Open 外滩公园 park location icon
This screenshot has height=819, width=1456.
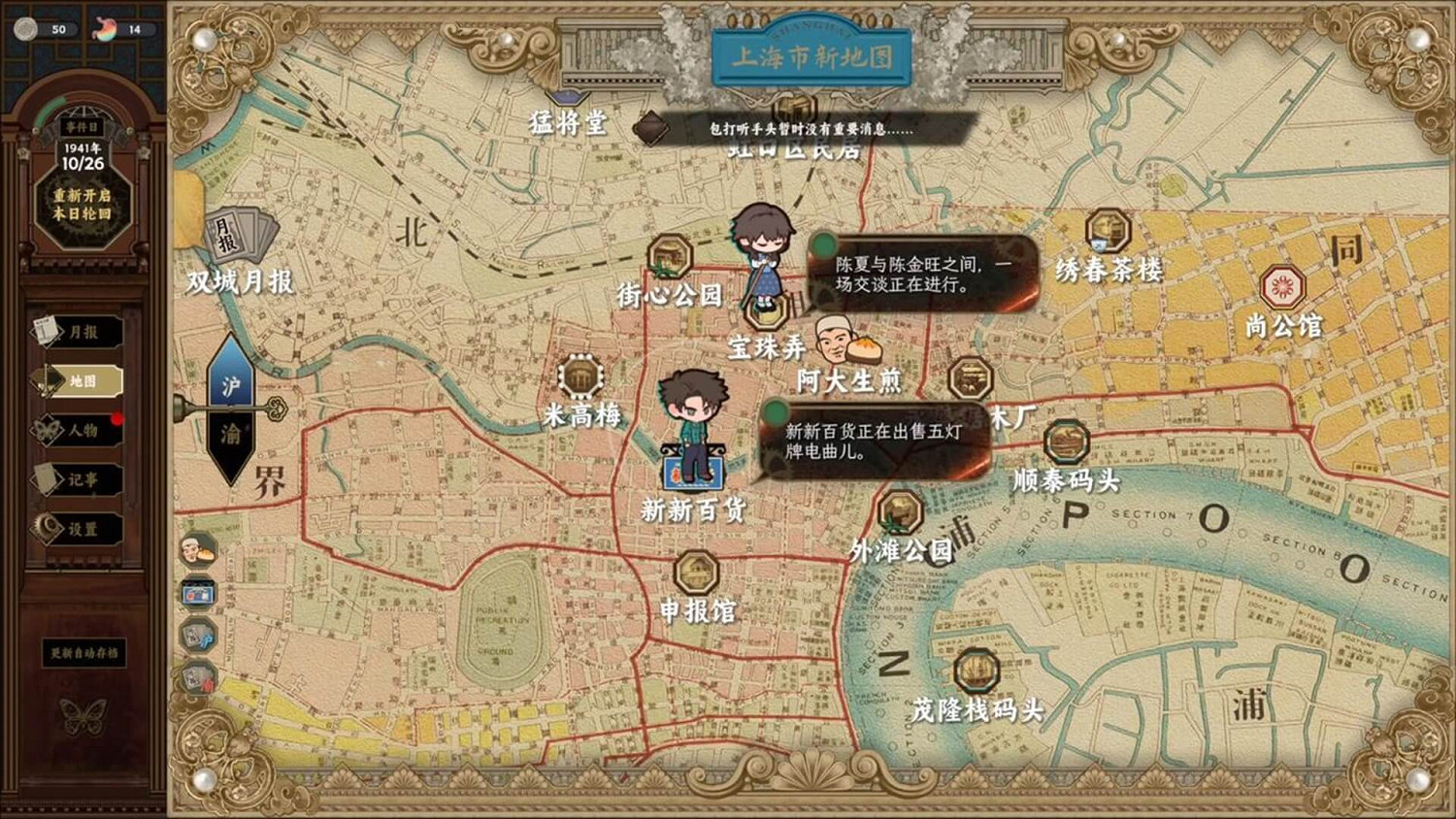900,511
